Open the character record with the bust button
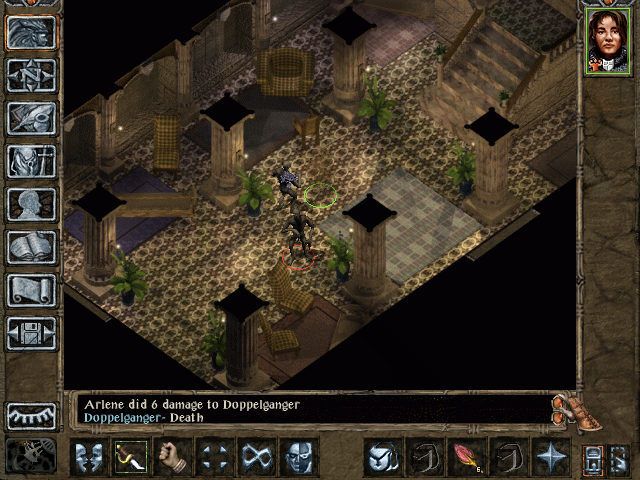The width and height of the screenshot is (640, 480). [31, 204]
